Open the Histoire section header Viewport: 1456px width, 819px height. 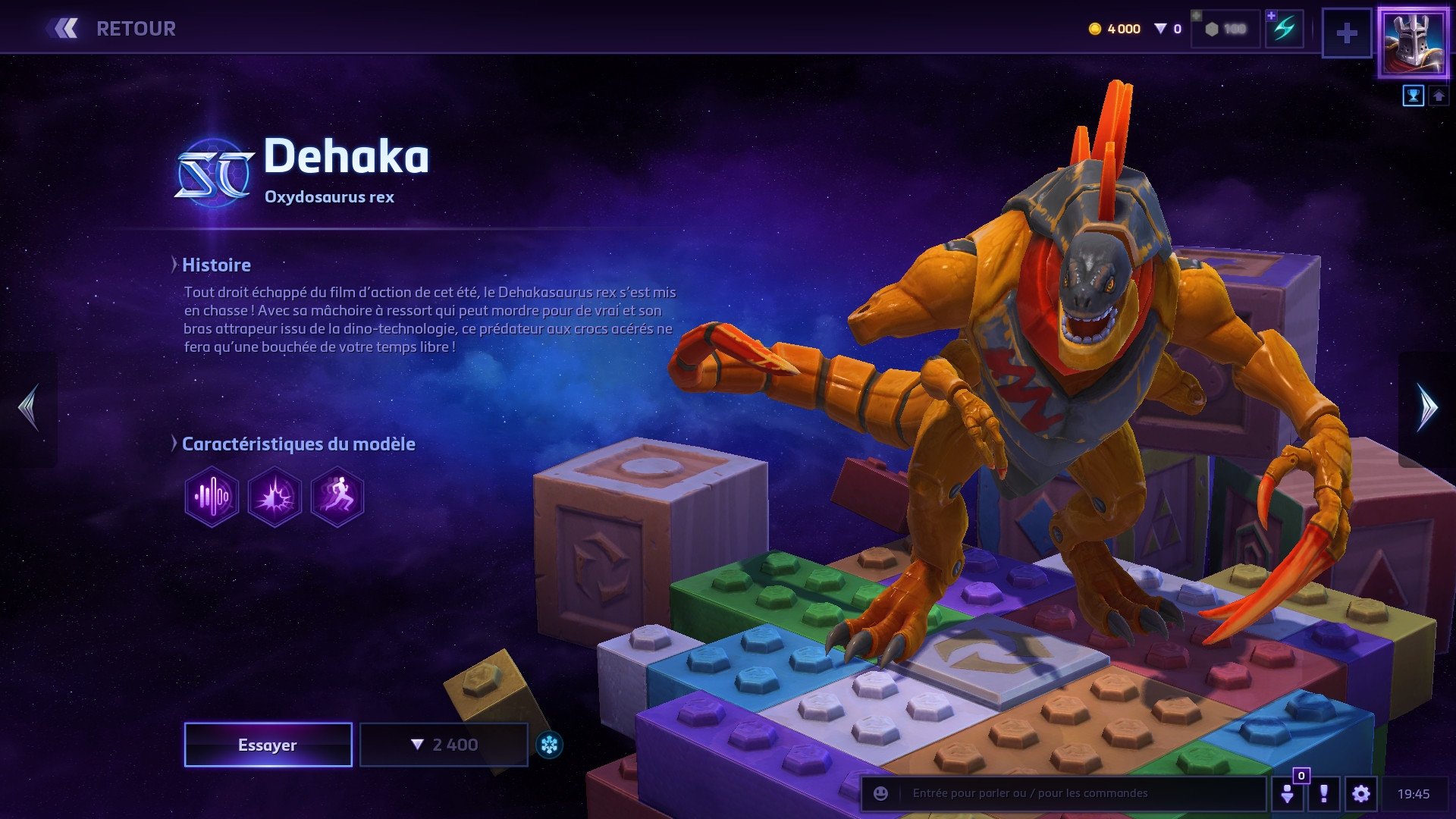(216, 265)
